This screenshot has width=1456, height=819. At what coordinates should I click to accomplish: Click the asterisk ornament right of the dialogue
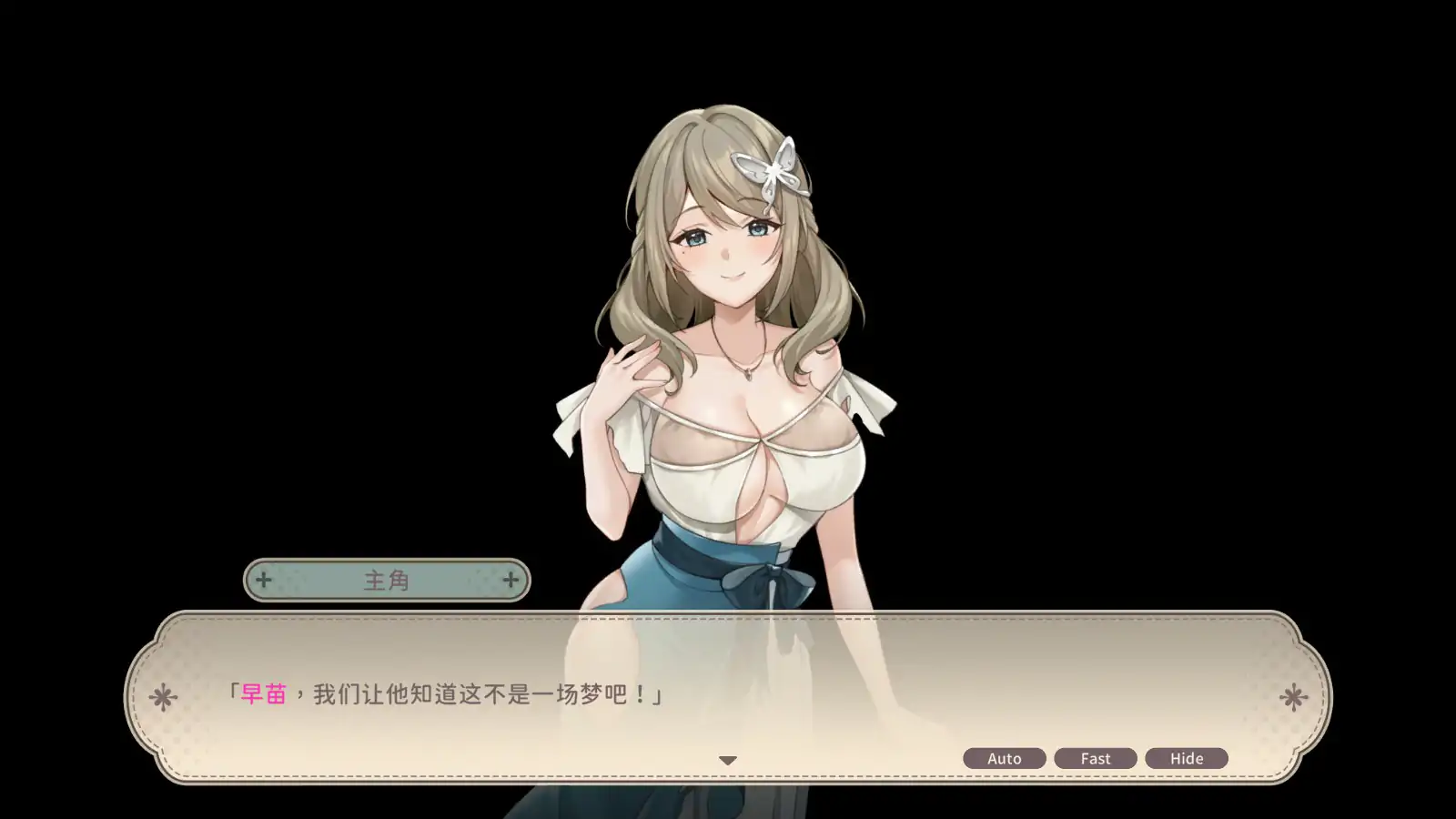(1294, 695)
